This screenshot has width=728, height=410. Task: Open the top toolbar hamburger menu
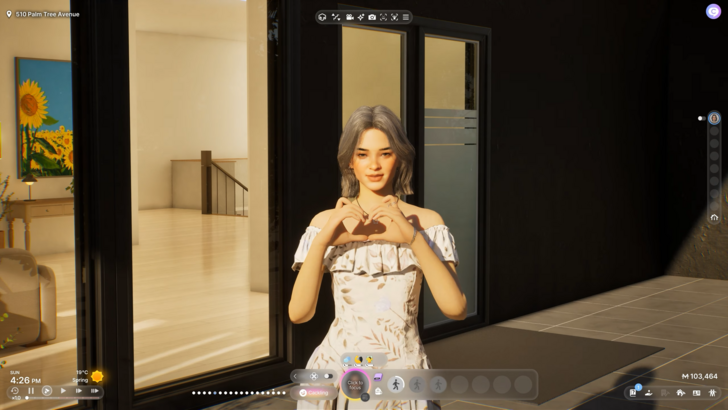[x=405, y=17]
